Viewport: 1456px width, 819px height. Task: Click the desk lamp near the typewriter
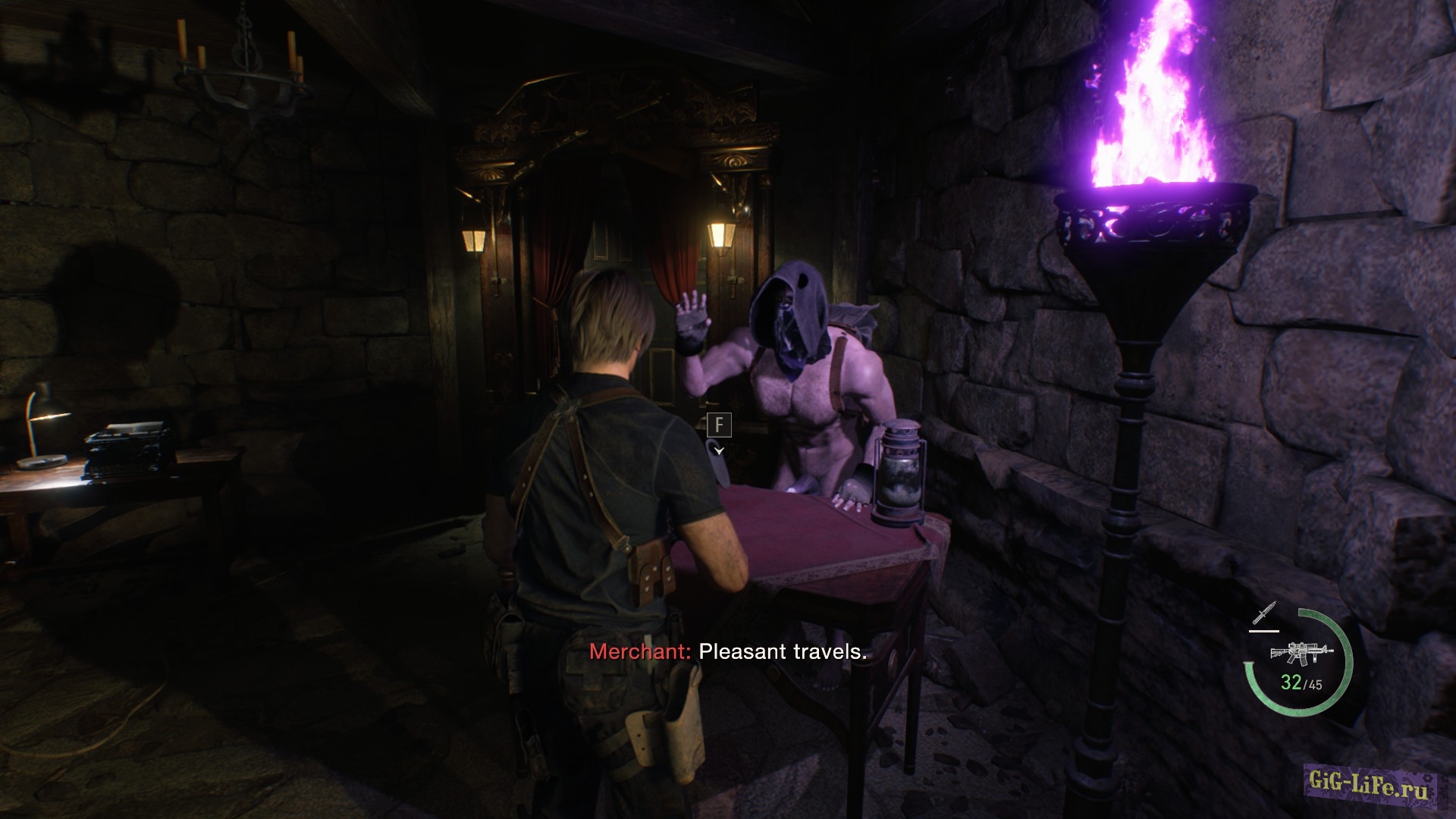coord(42,425)
